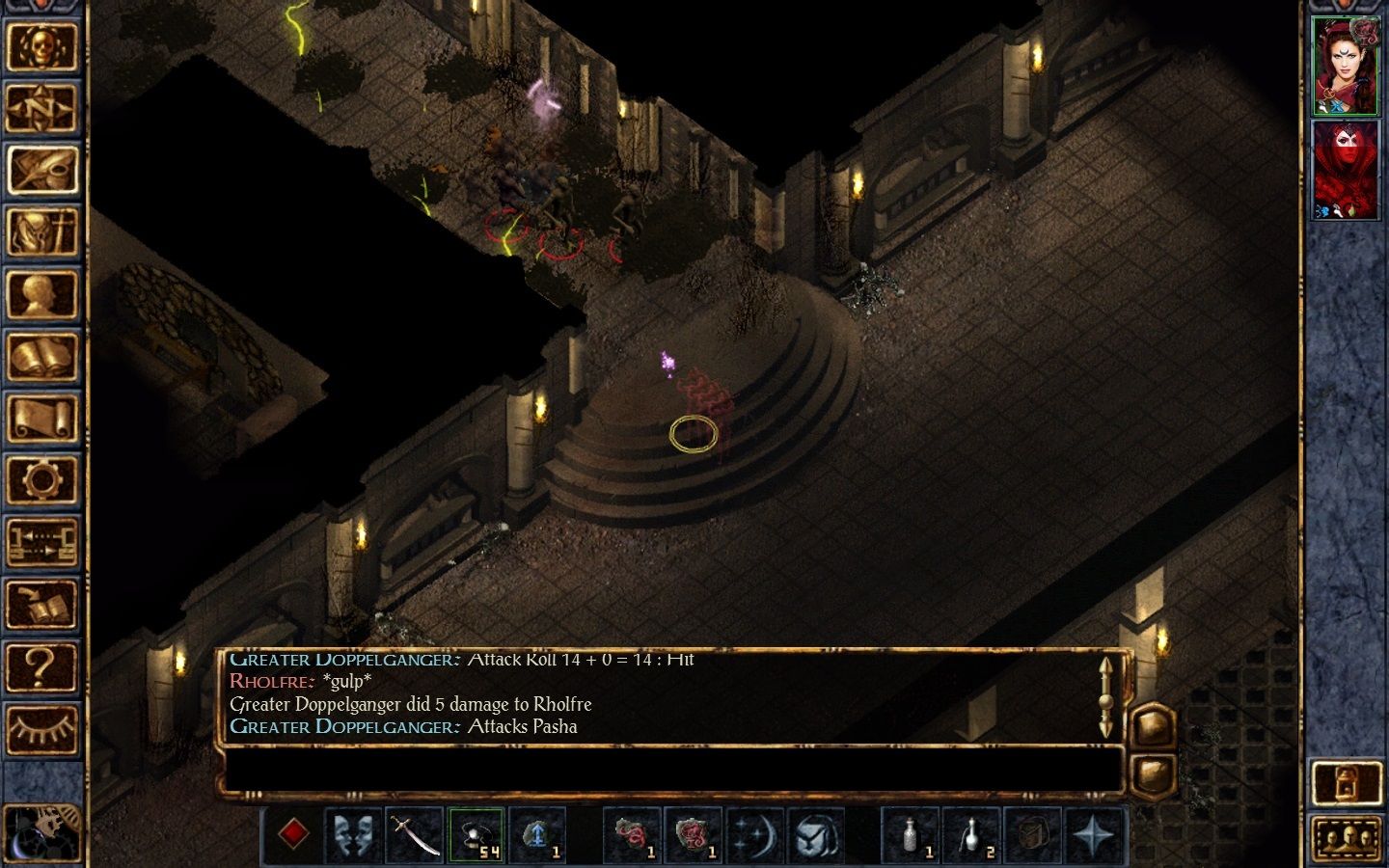Open the crescent moon spell list
The height and width of the screenshot is (868, 1389).
click(x=754, y=833)
